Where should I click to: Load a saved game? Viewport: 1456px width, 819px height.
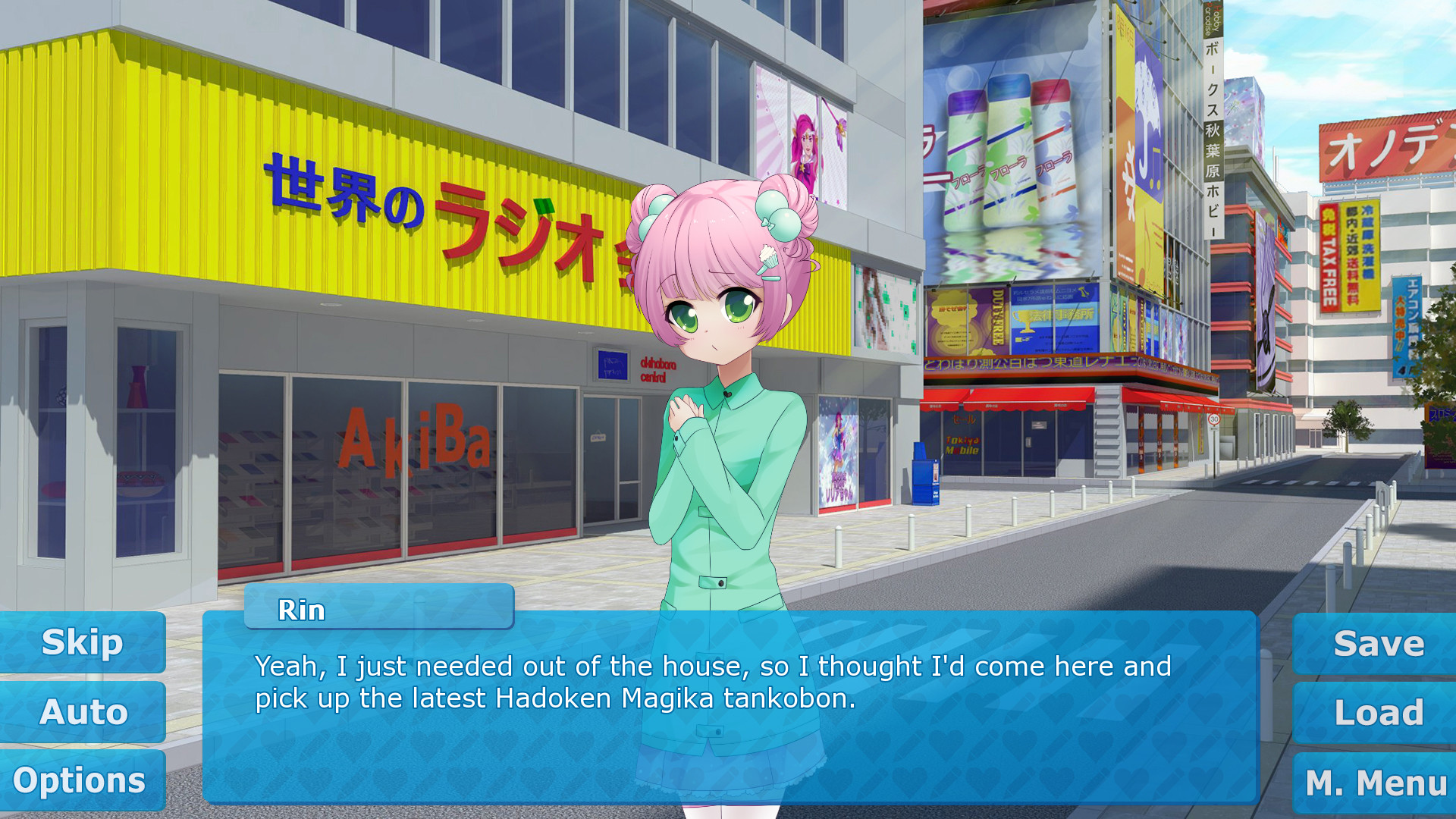1377,713
